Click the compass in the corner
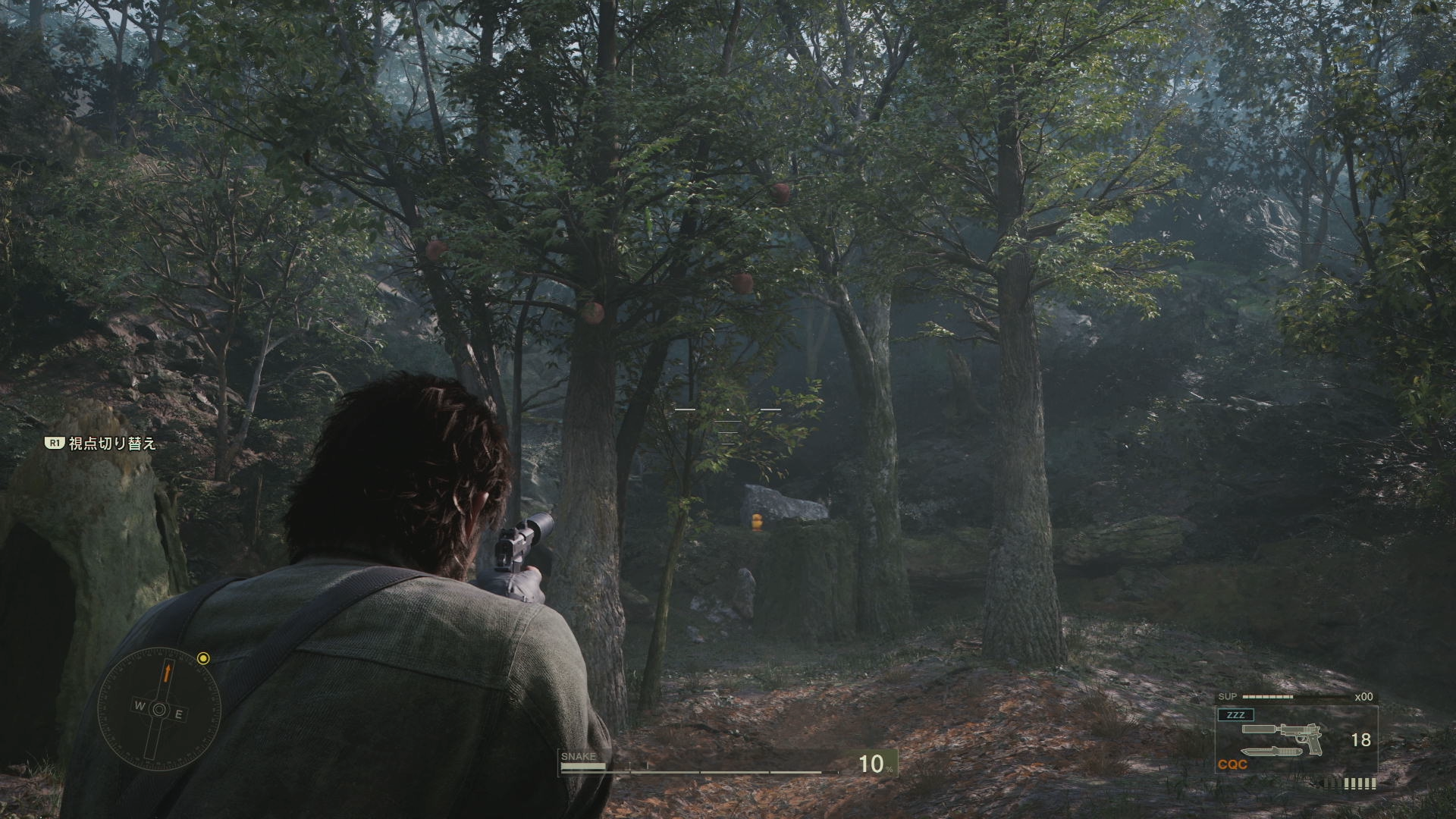1456x819 pixels. tap(159, 709)
